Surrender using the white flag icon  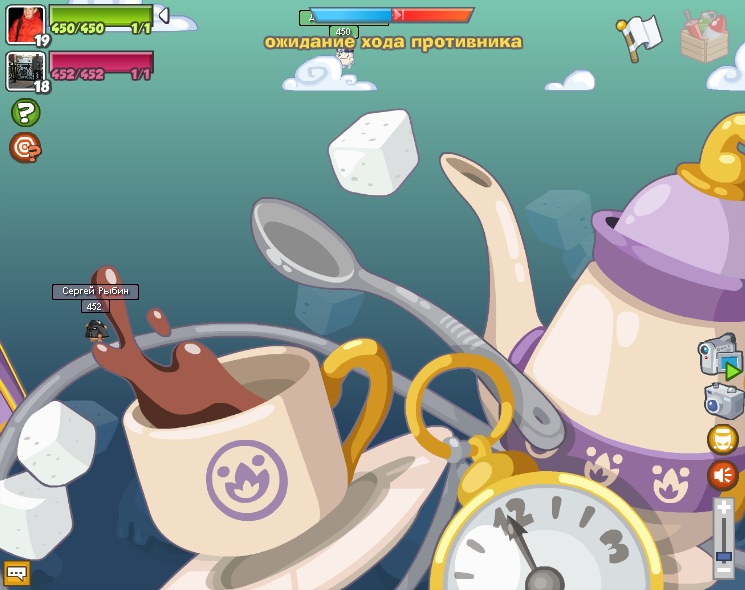(x=640, y=37)
